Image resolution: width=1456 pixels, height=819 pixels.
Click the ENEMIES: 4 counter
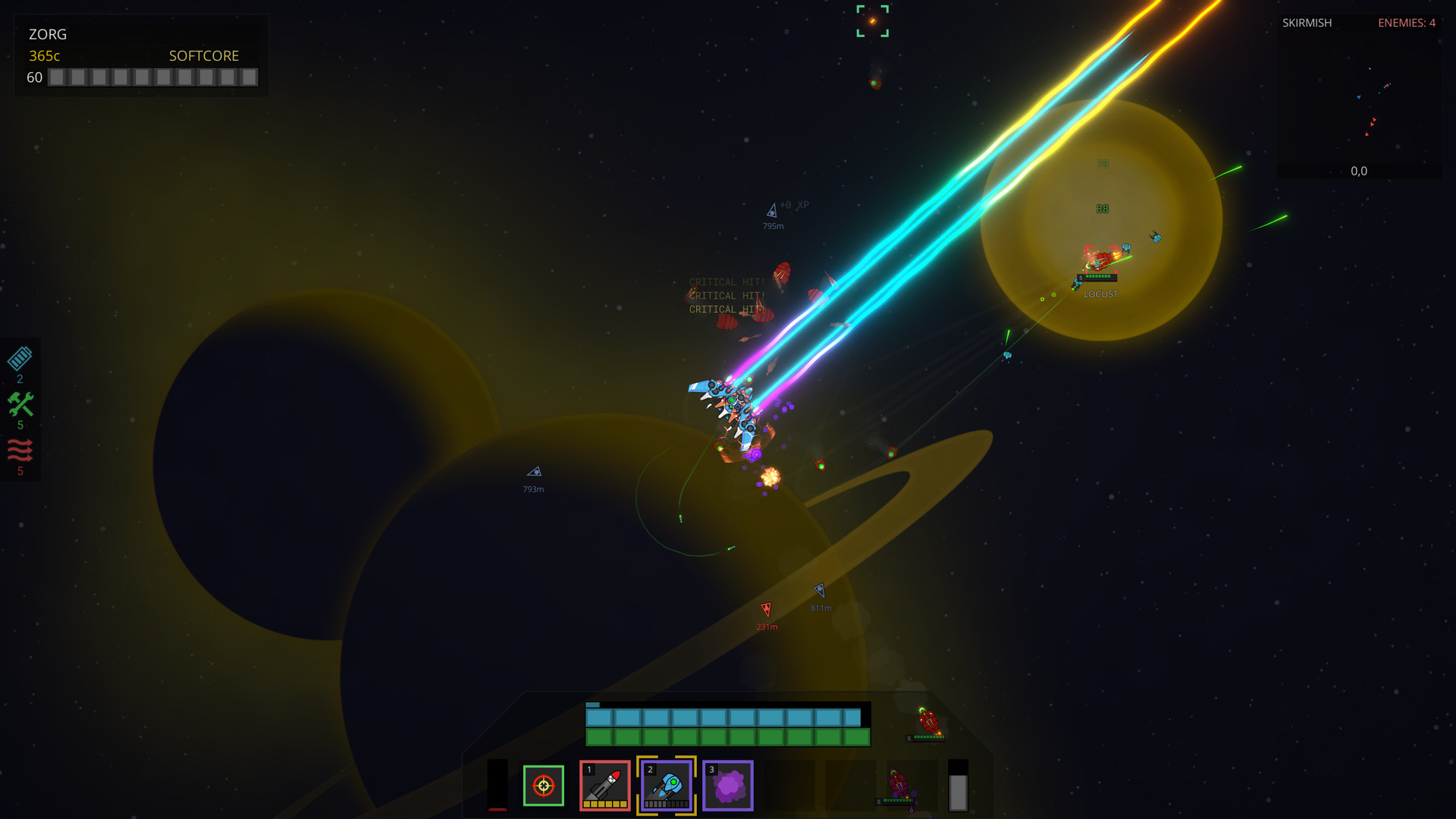click(1407, 23)
